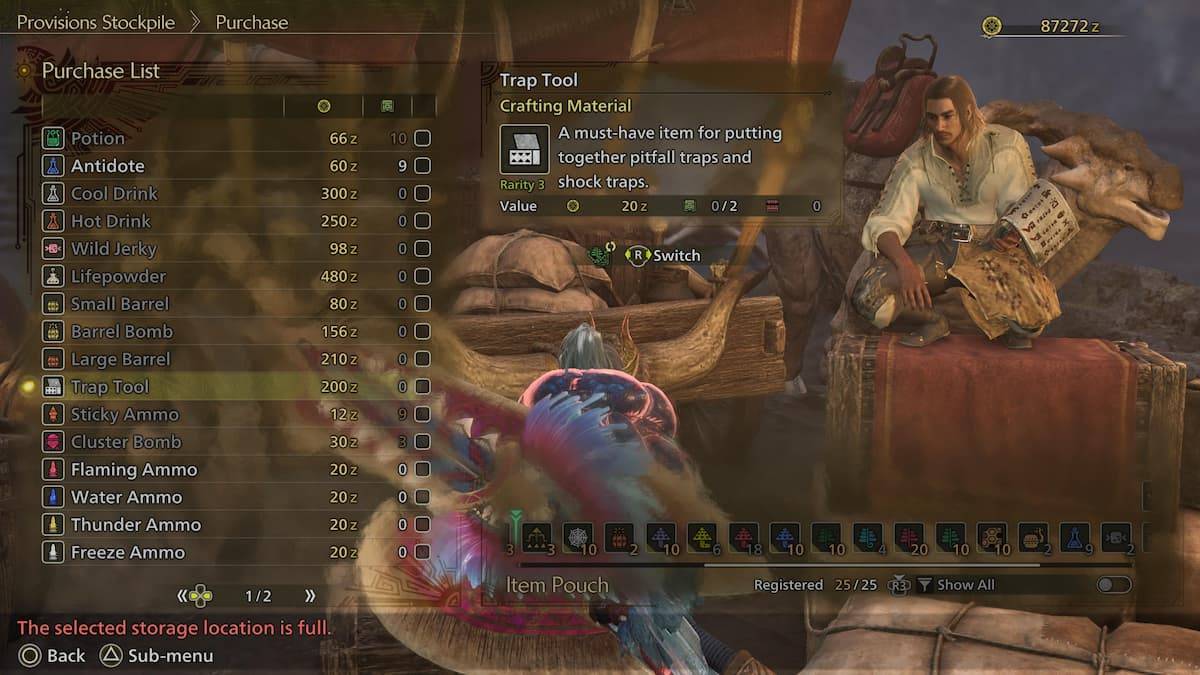Screen dimensions: 1200x675
Task: Select Potion in the purchase list
Action: [98, 138]
